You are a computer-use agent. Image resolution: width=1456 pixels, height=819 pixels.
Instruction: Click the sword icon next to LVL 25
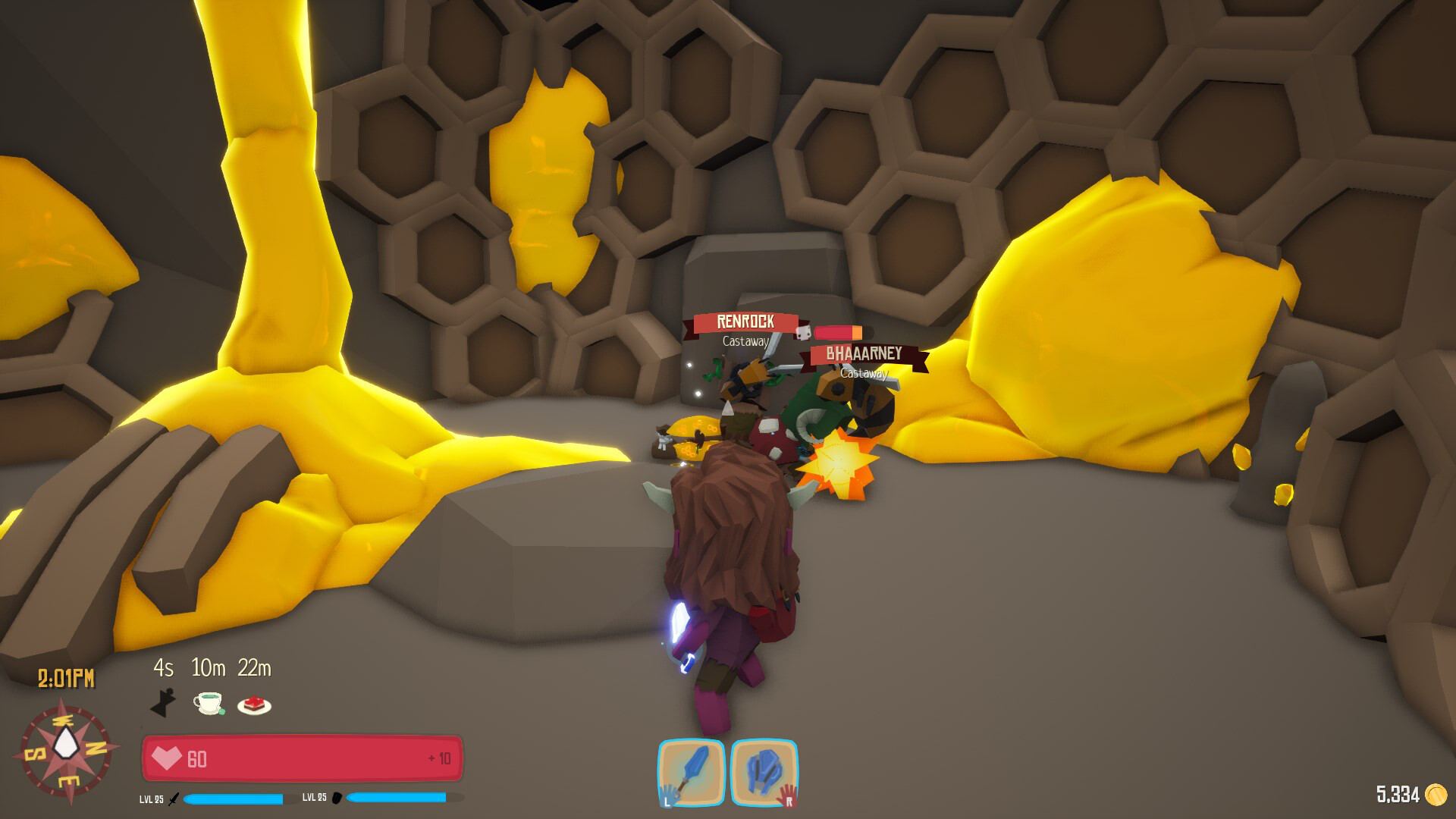[174, 799]
